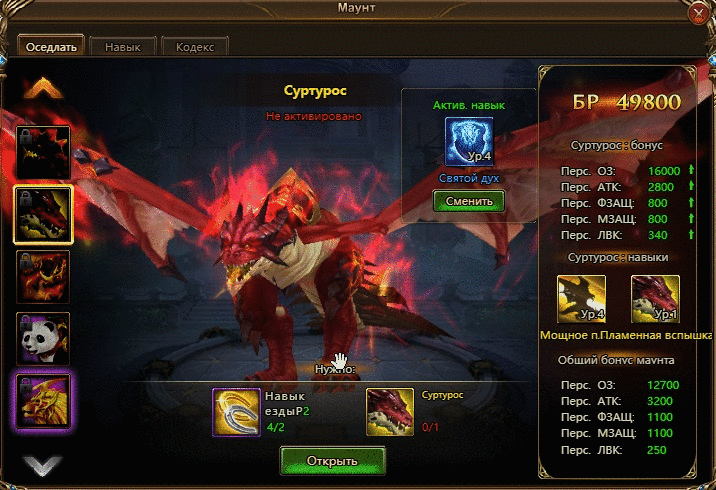Select the Мощное п. skill icon

pyautogui.click(x=581, y=300)
